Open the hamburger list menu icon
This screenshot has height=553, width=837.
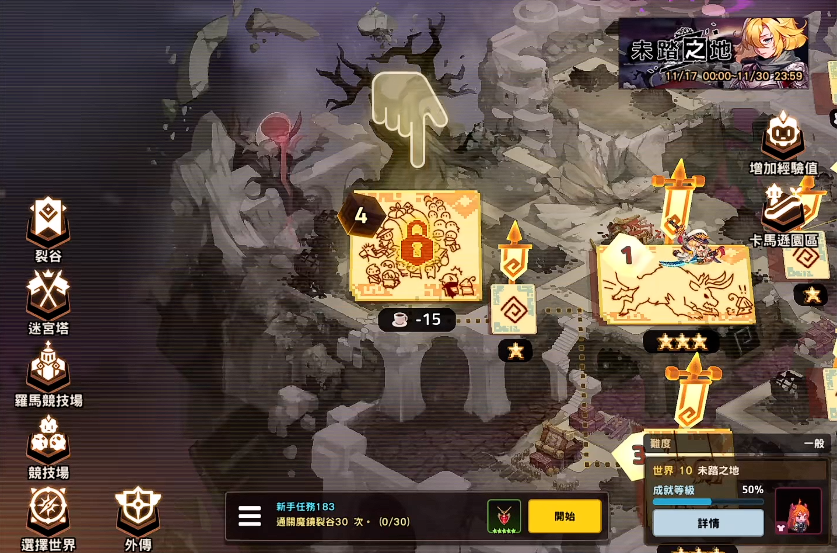click(x=250, y=517)
